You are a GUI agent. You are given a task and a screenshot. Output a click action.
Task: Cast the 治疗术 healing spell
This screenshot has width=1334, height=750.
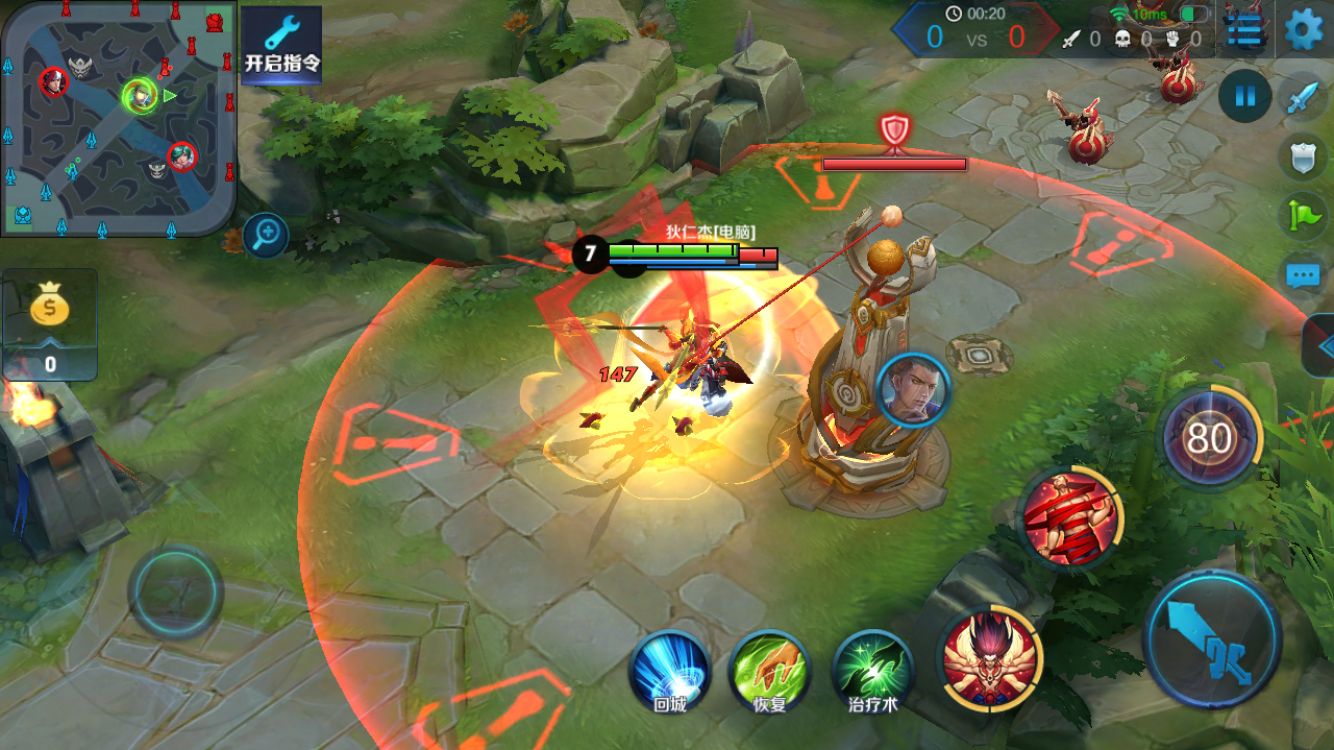pyautogui.click(x=873, y=670)
